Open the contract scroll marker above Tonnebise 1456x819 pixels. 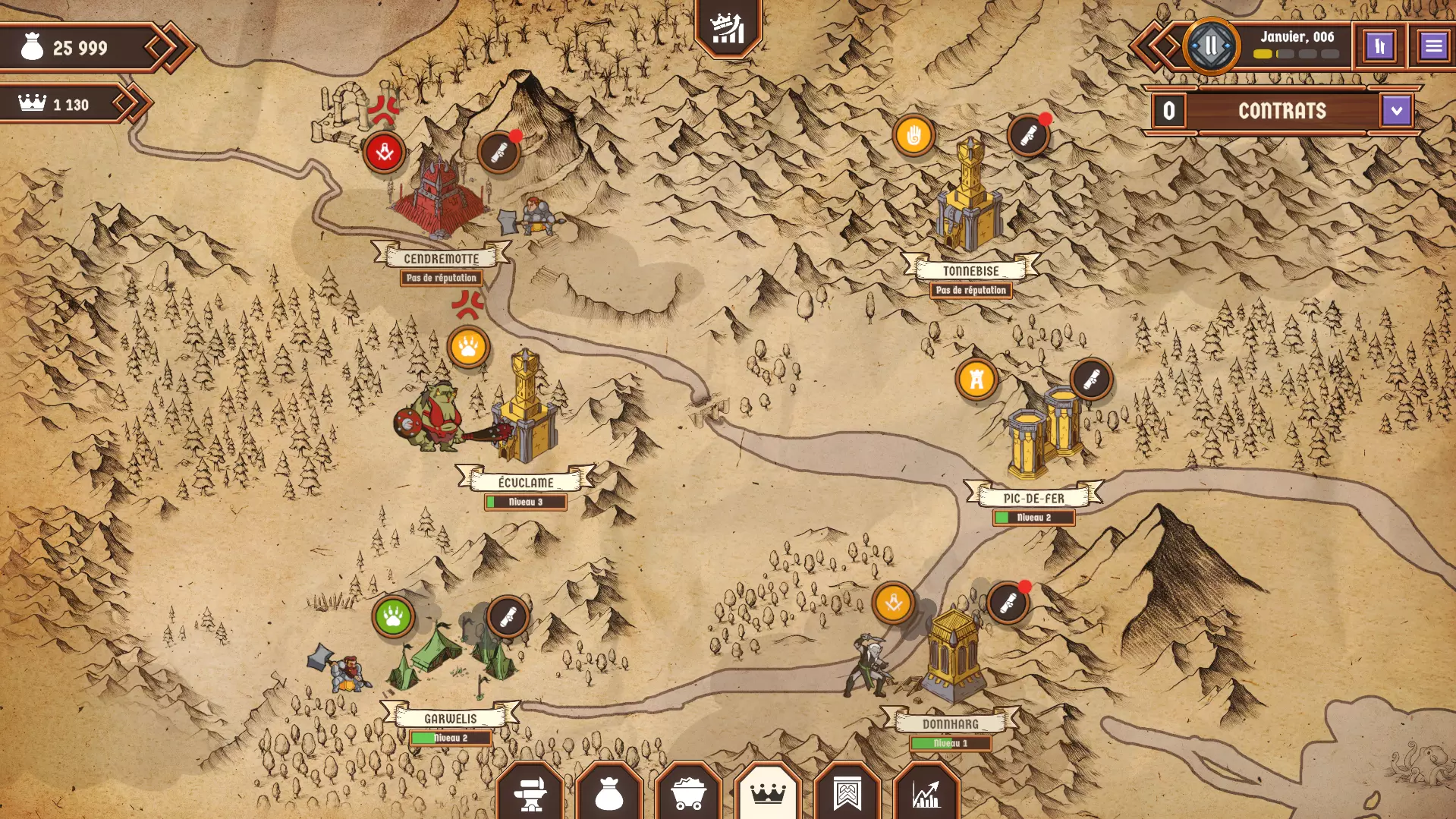[1028, 136]
